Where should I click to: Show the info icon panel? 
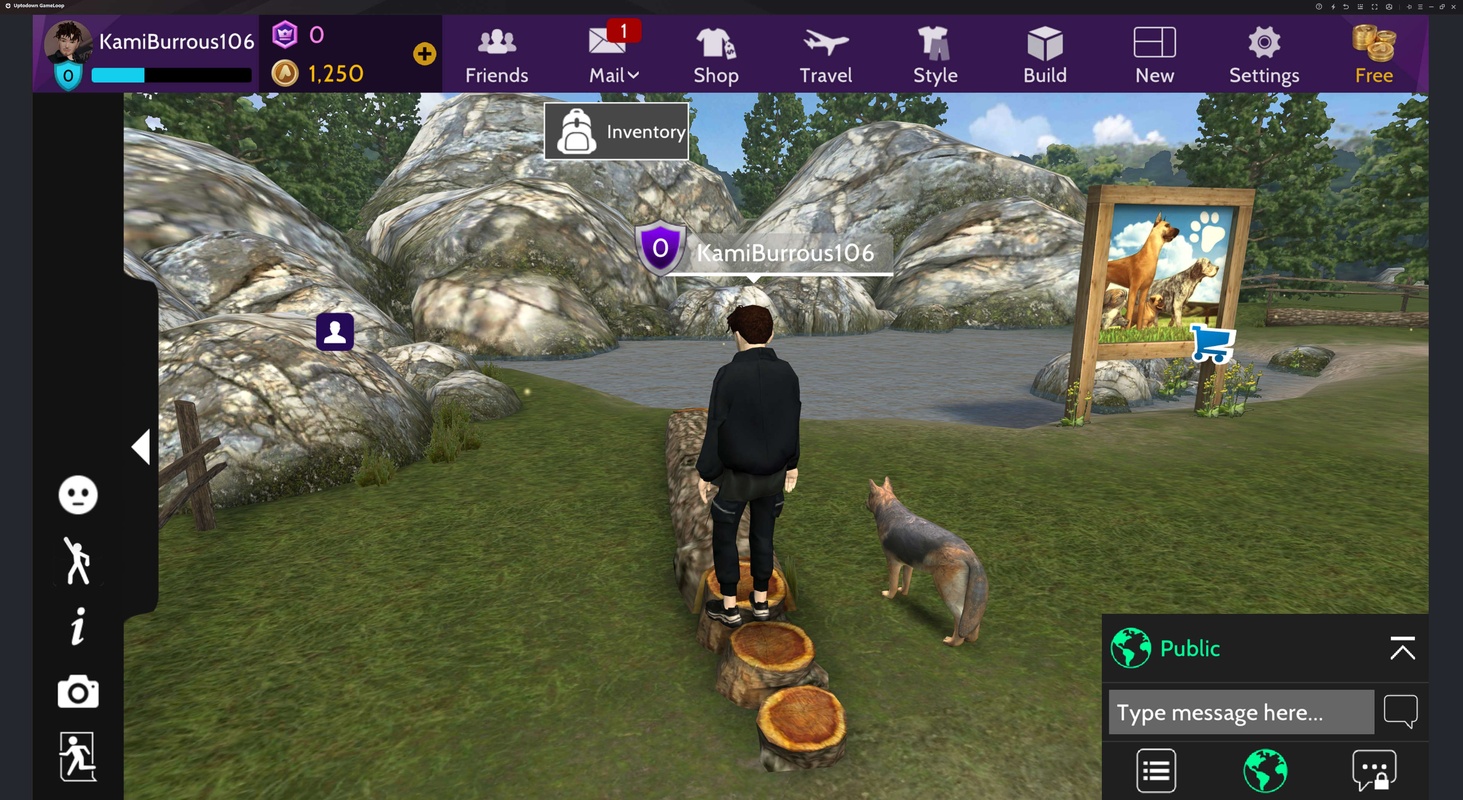click(x=78, y=627)
